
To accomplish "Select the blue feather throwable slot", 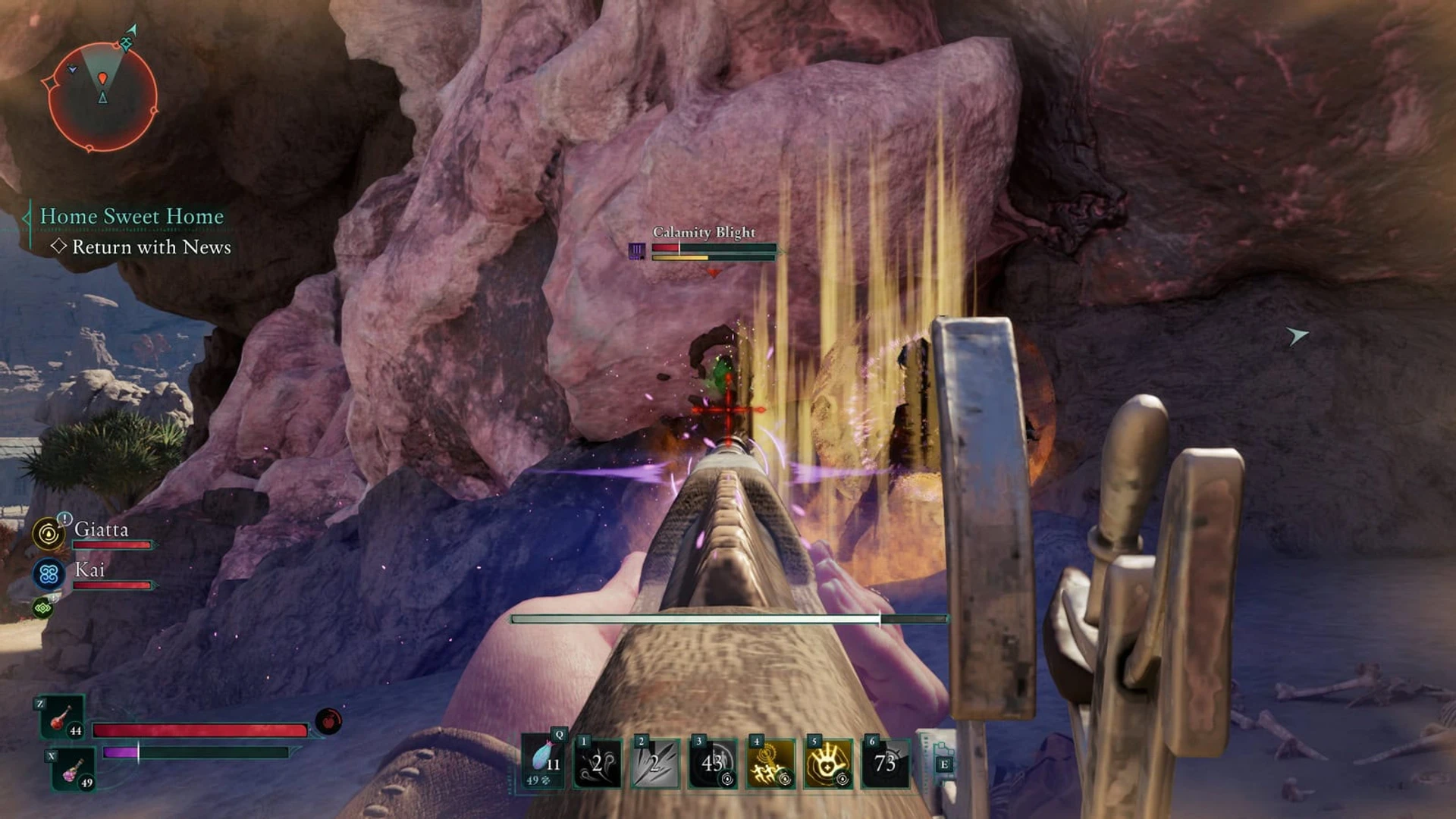I will click(x=543, y=763).
